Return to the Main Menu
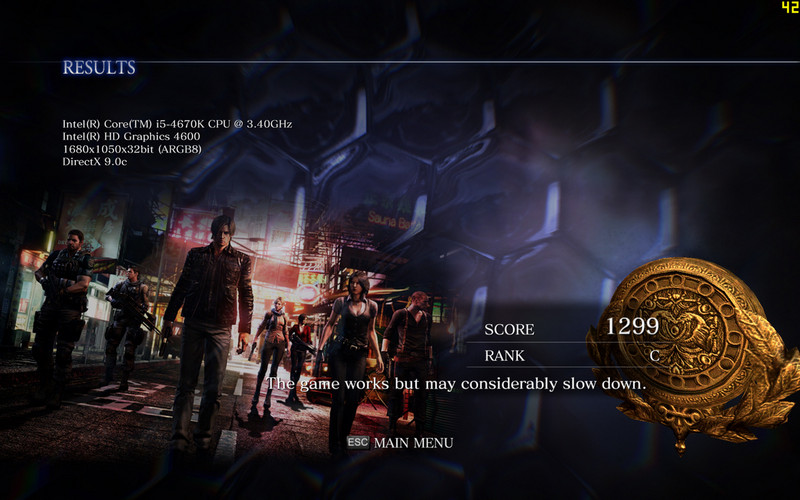 point(411,442)
